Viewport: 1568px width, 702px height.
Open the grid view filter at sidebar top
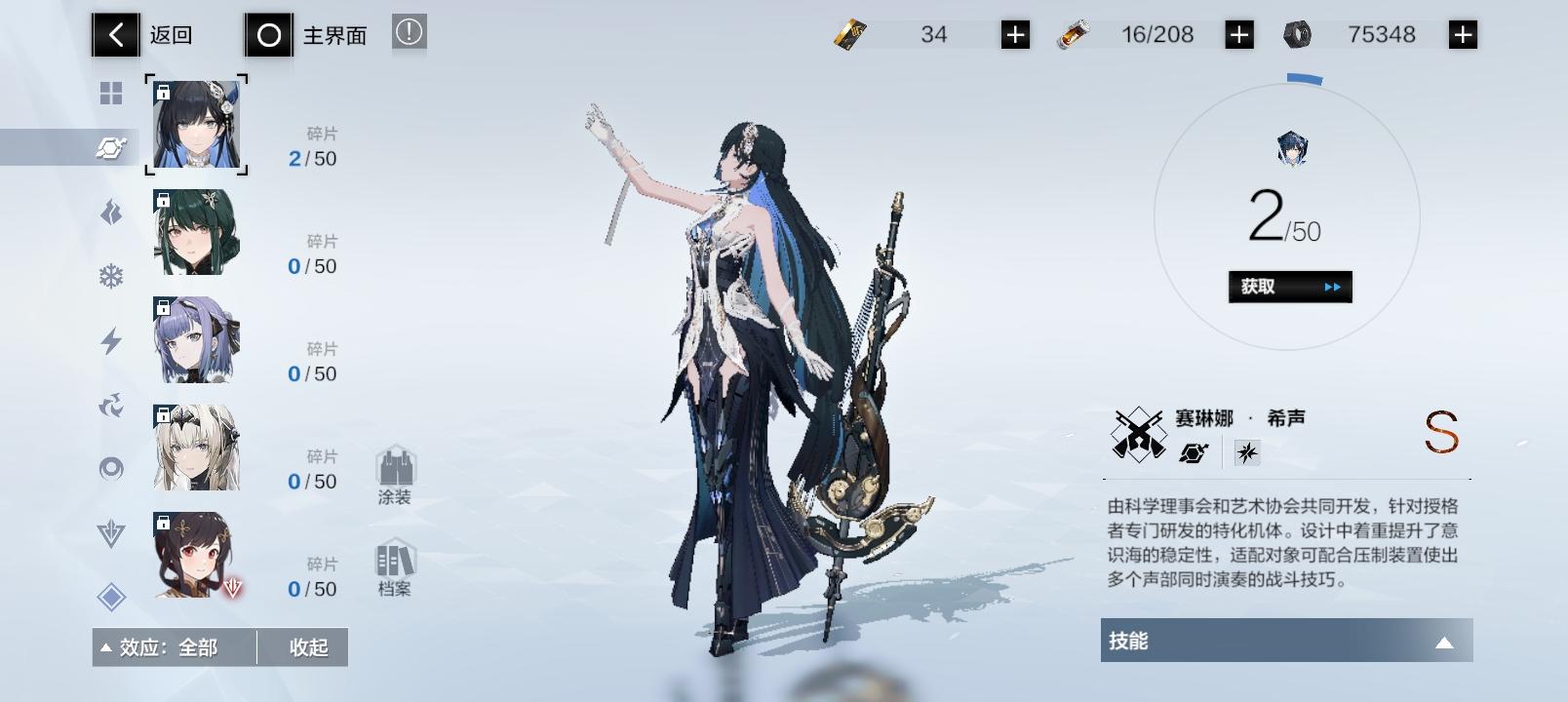pyautogui.click(x=112, y=94)
